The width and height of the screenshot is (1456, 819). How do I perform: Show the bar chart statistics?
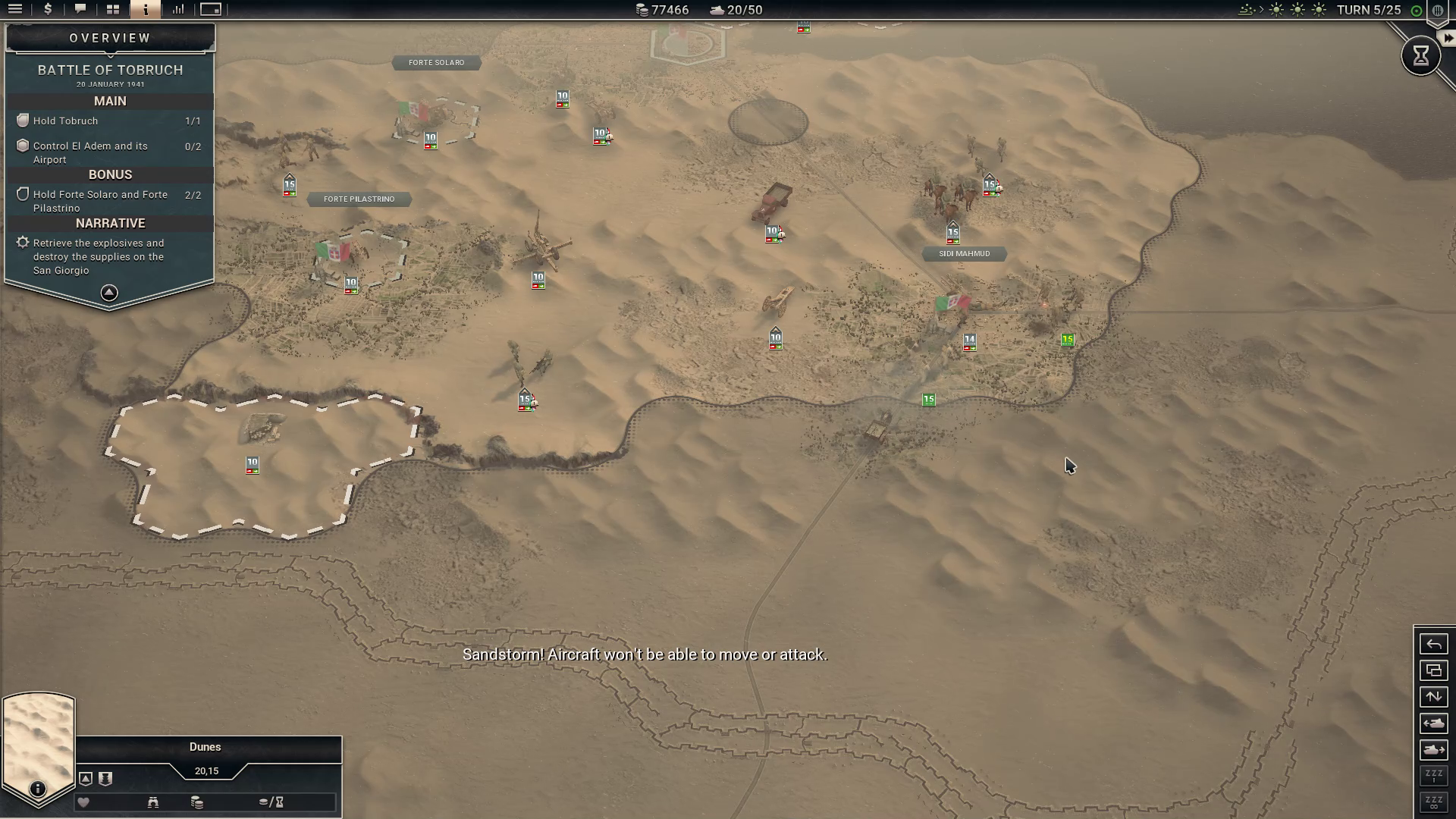pos(178,9)
